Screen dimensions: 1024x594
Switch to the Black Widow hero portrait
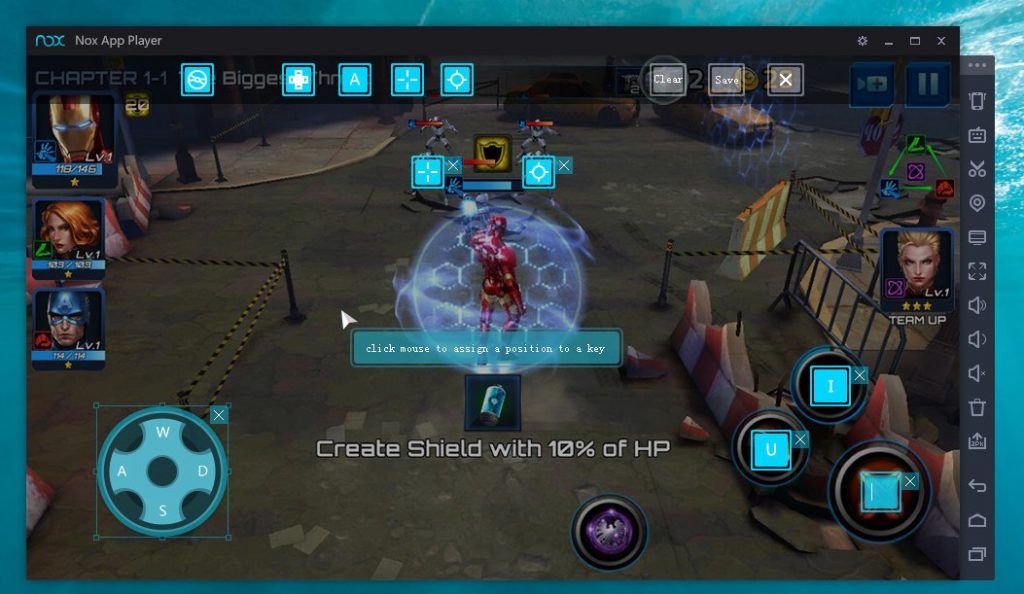(69, 237)
